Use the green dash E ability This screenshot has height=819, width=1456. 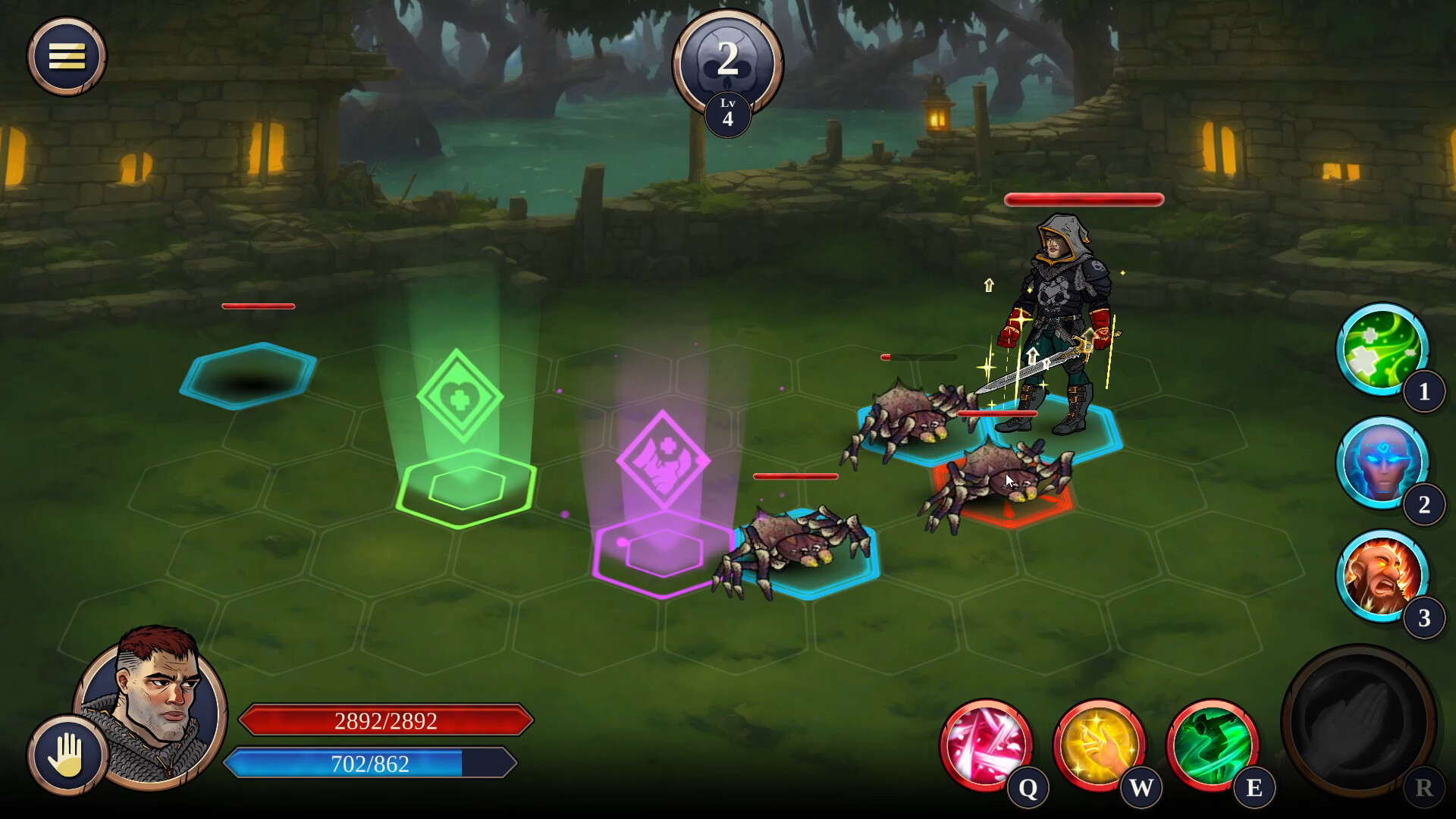(x=1212, y=743)
